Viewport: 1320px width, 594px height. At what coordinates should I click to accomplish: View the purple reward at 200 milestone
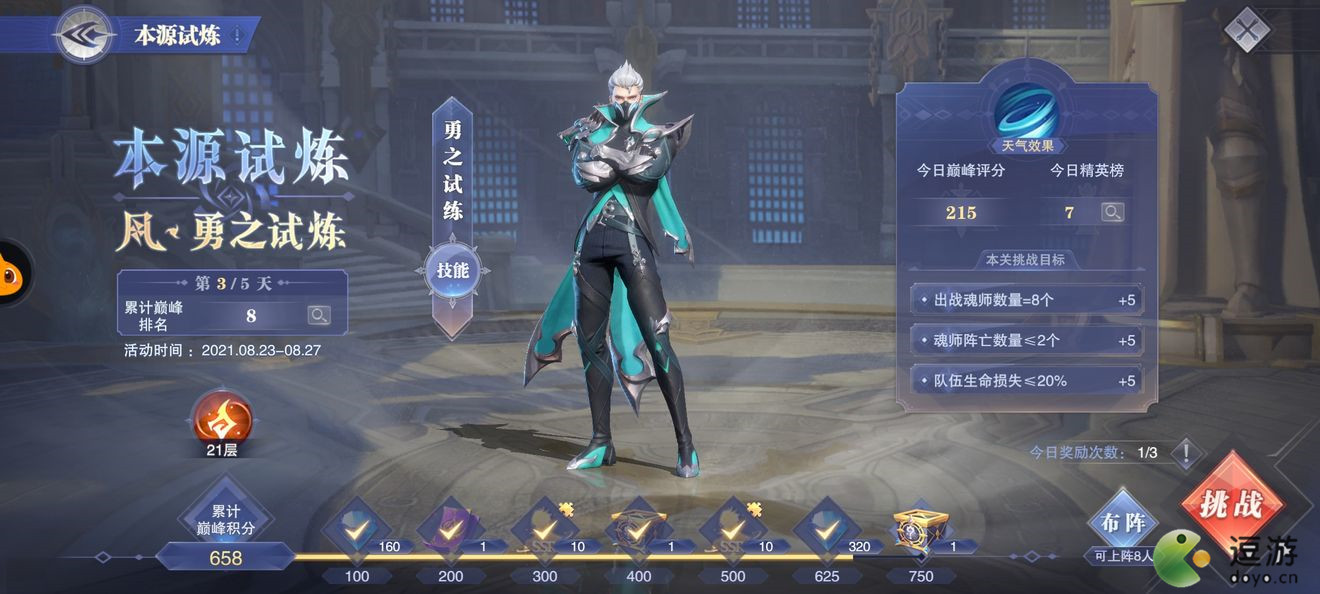[x=450, y=526]
